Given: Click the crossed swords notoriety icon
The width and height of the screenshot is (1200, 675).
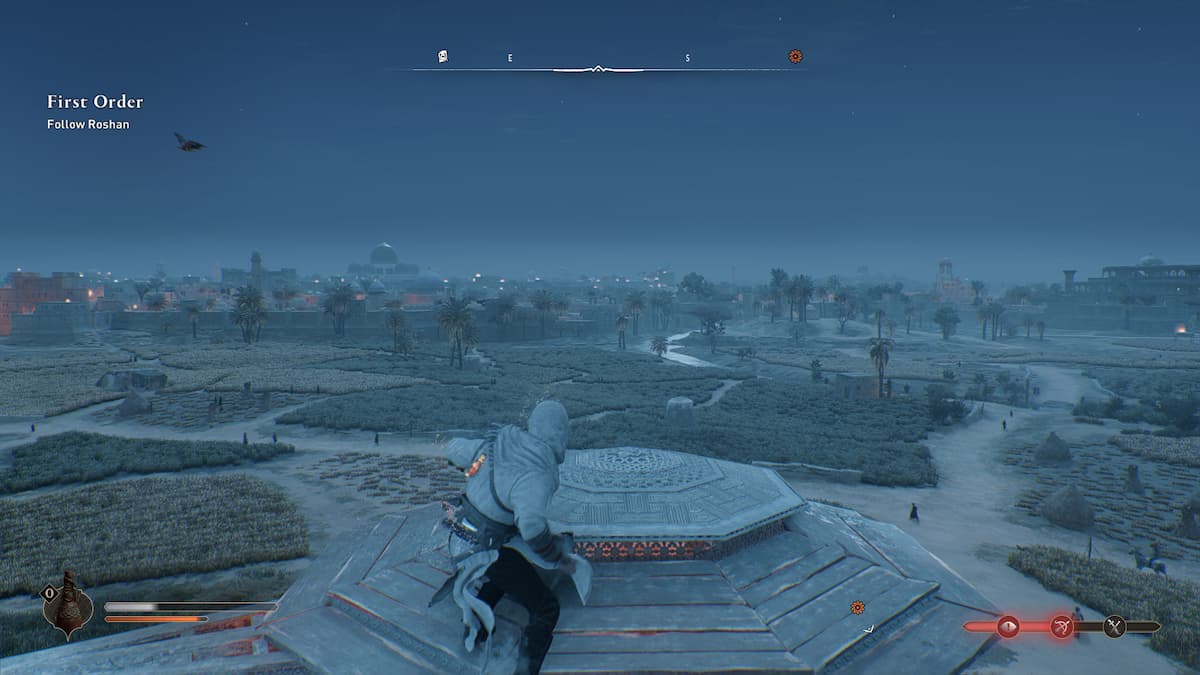Looking at the screenshot, I should click(1114, 627).
